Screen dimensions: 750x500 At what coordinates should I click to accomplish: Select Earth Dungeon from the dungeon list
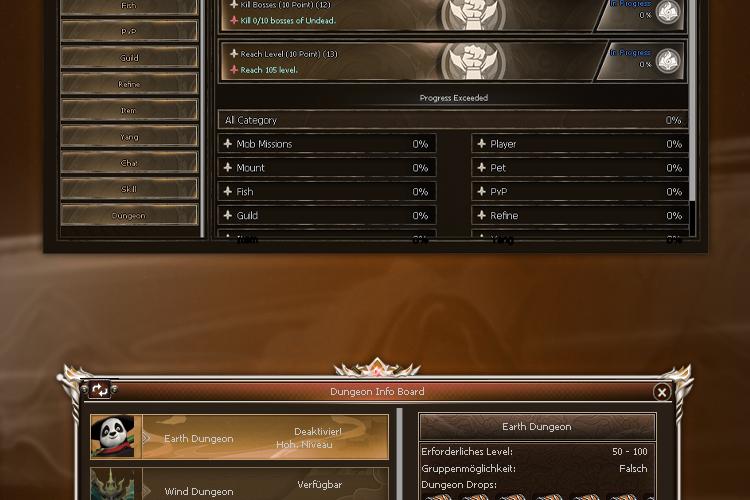point(239,438)
